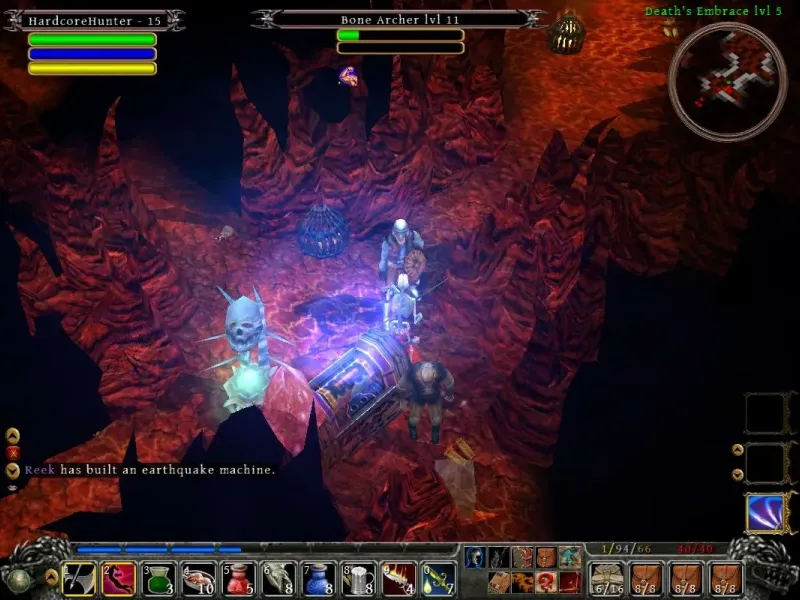
Task: Clear the message log with the red X
Action: tap(13, 452)
